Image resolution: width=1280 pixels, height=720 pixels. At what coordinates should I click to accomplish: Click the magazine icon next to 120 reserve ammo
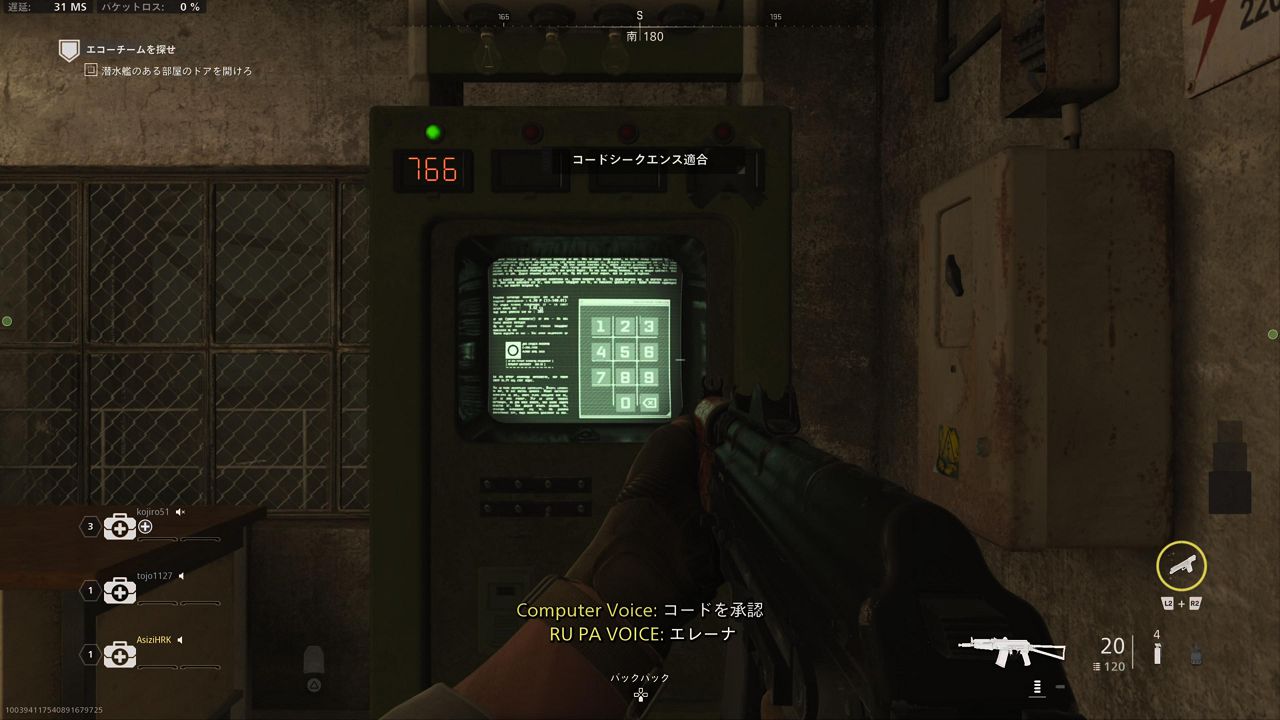tap(1097, 667)
